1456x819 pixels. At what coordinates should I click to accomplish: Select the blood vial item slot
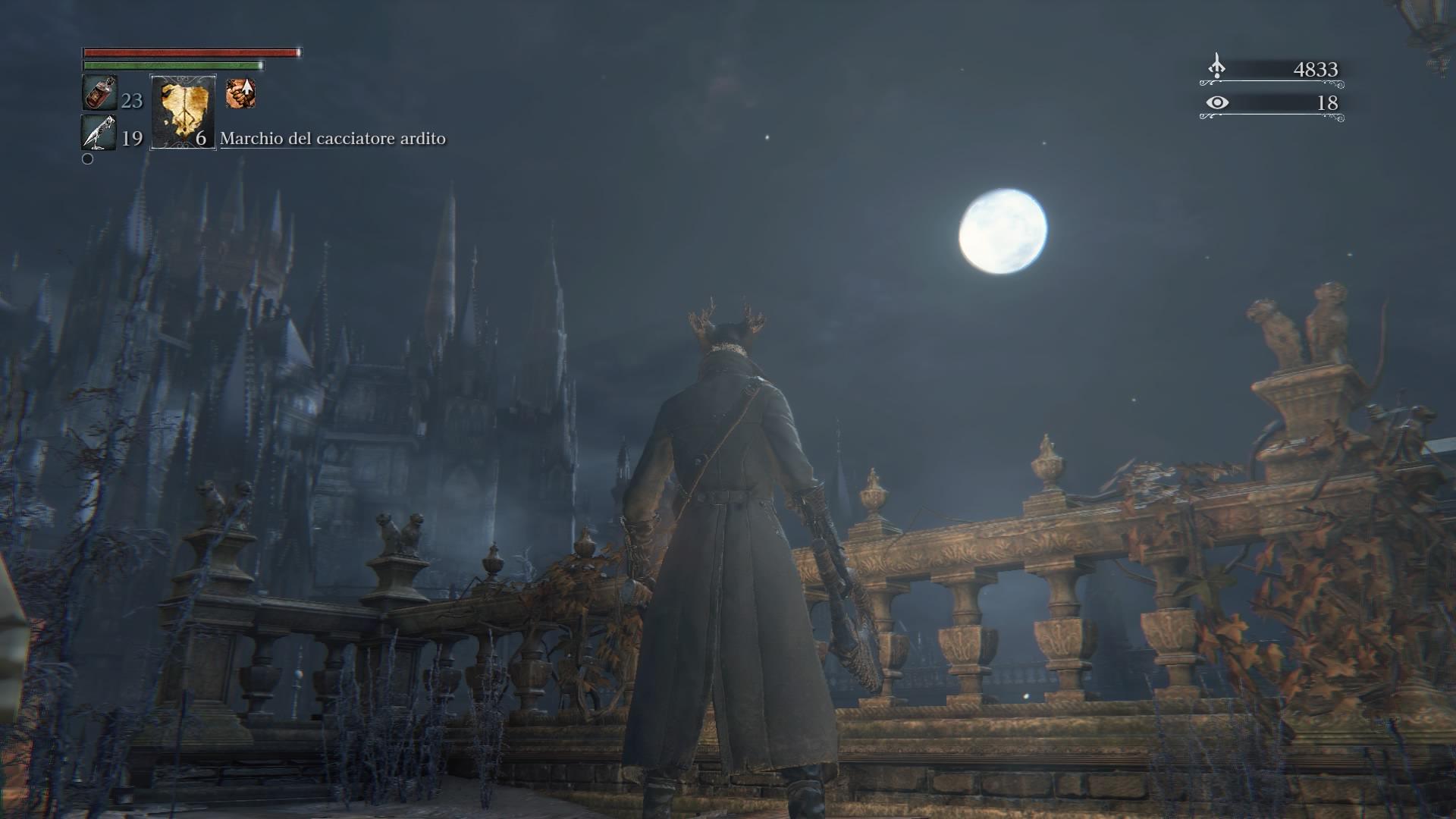click(x=99, y=94)
